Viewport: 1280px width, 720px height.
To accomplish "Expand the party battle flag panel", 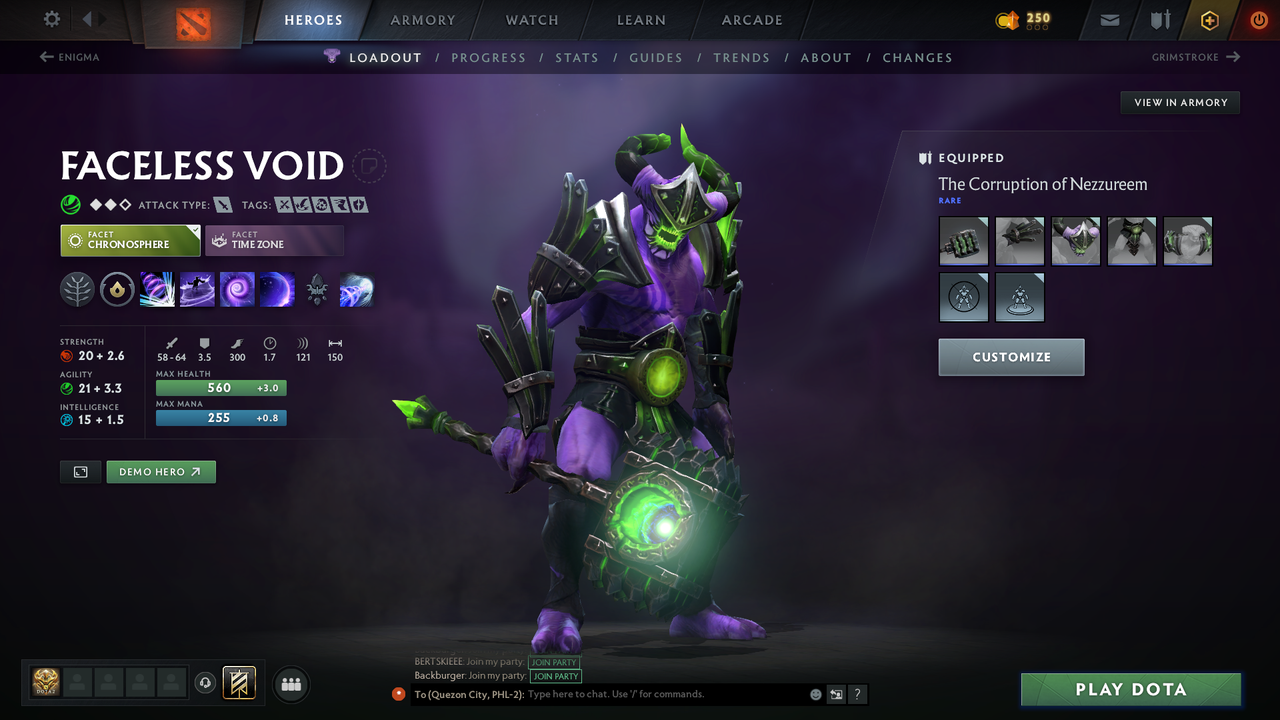I will [239, 684].
